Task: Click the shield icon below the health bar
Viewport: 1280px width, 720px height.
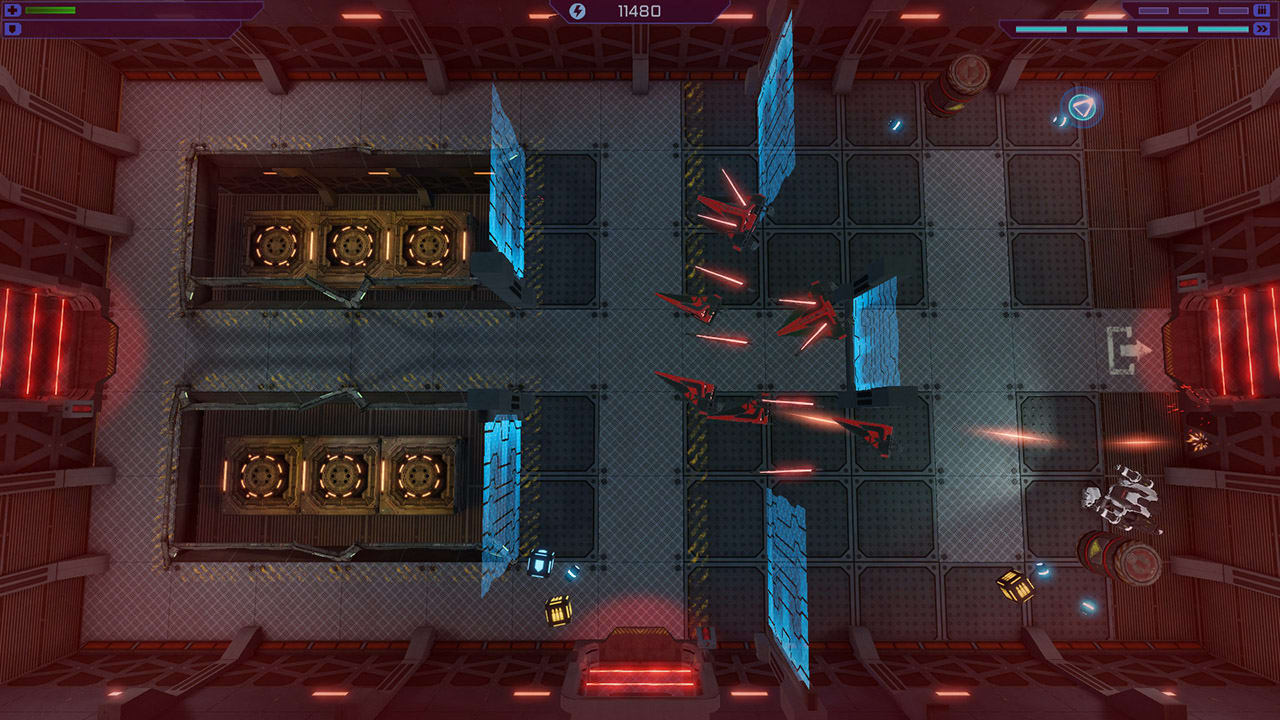Action: click(x=13, y=29)
